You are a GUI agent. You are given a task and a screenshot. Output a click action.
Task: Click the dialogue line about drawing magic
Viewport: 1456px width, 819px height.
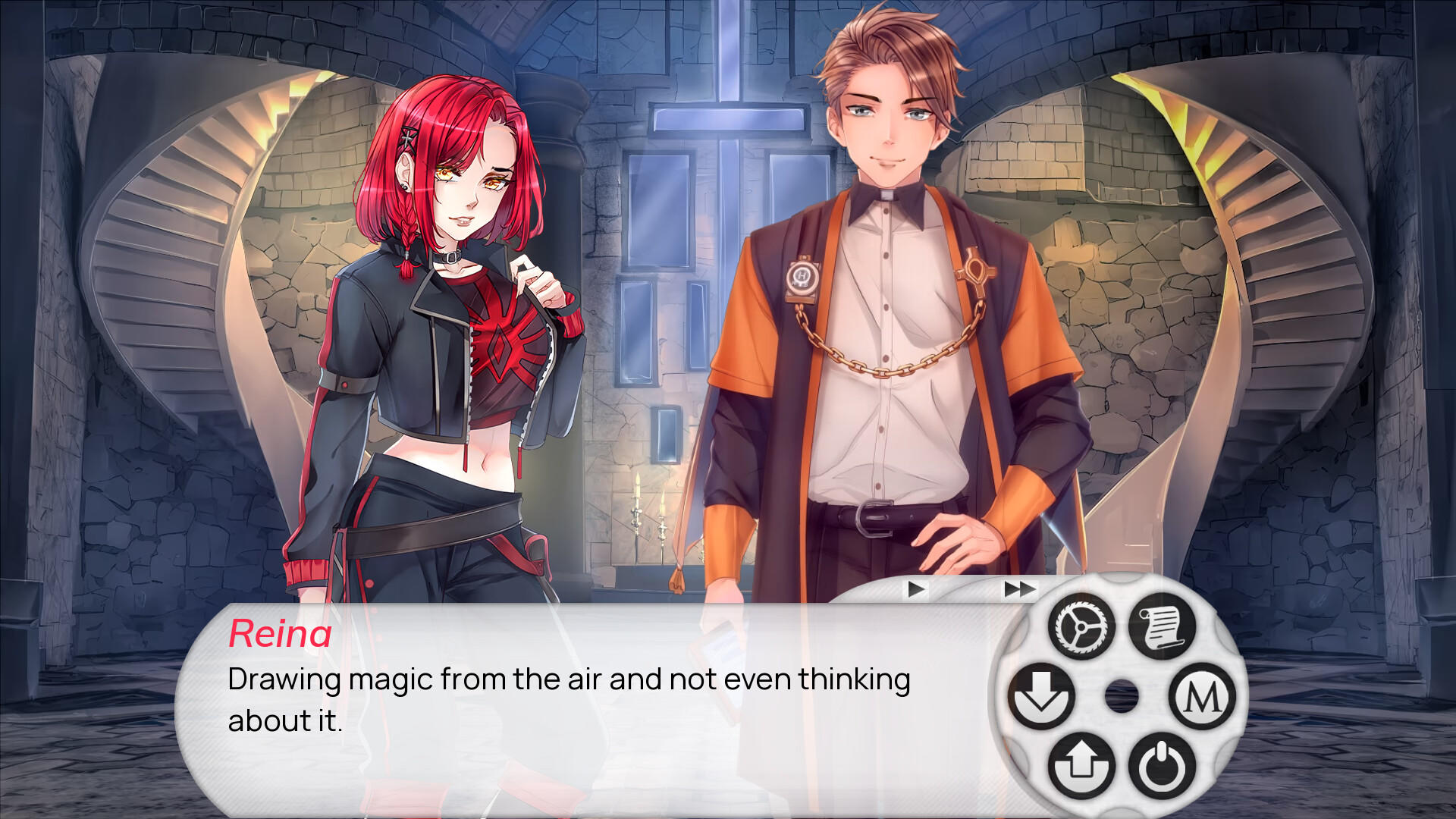[569, 679]
